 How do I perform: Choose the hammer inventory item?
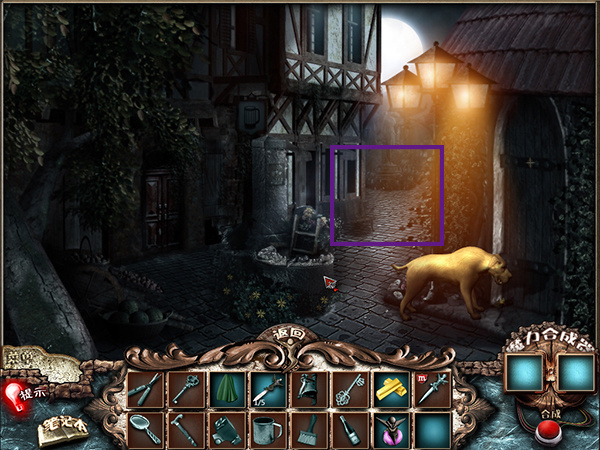click(x=186, y=430)
